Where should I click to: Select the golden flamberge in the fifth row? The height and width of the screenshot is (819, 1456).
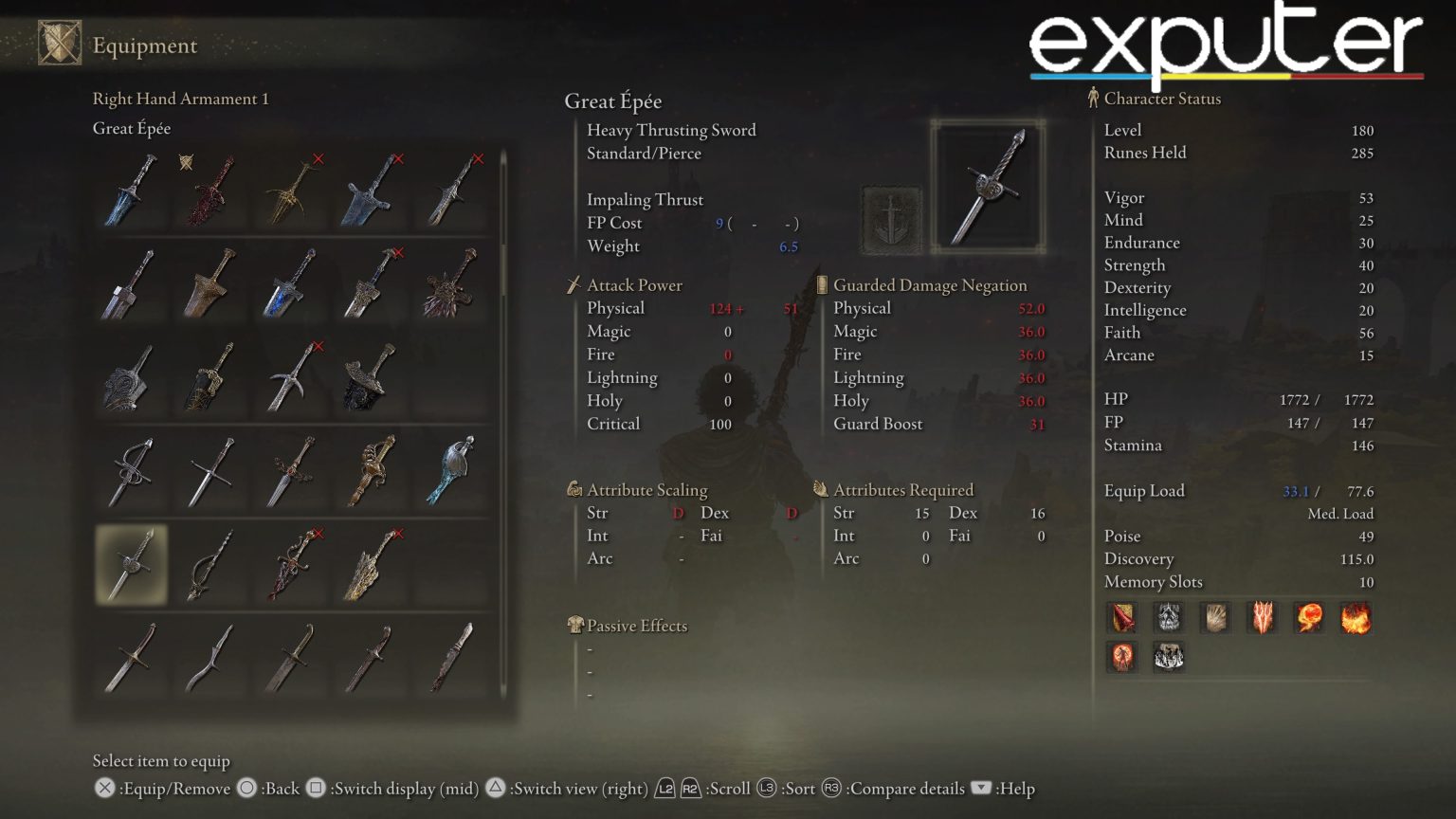click(372, 566)
